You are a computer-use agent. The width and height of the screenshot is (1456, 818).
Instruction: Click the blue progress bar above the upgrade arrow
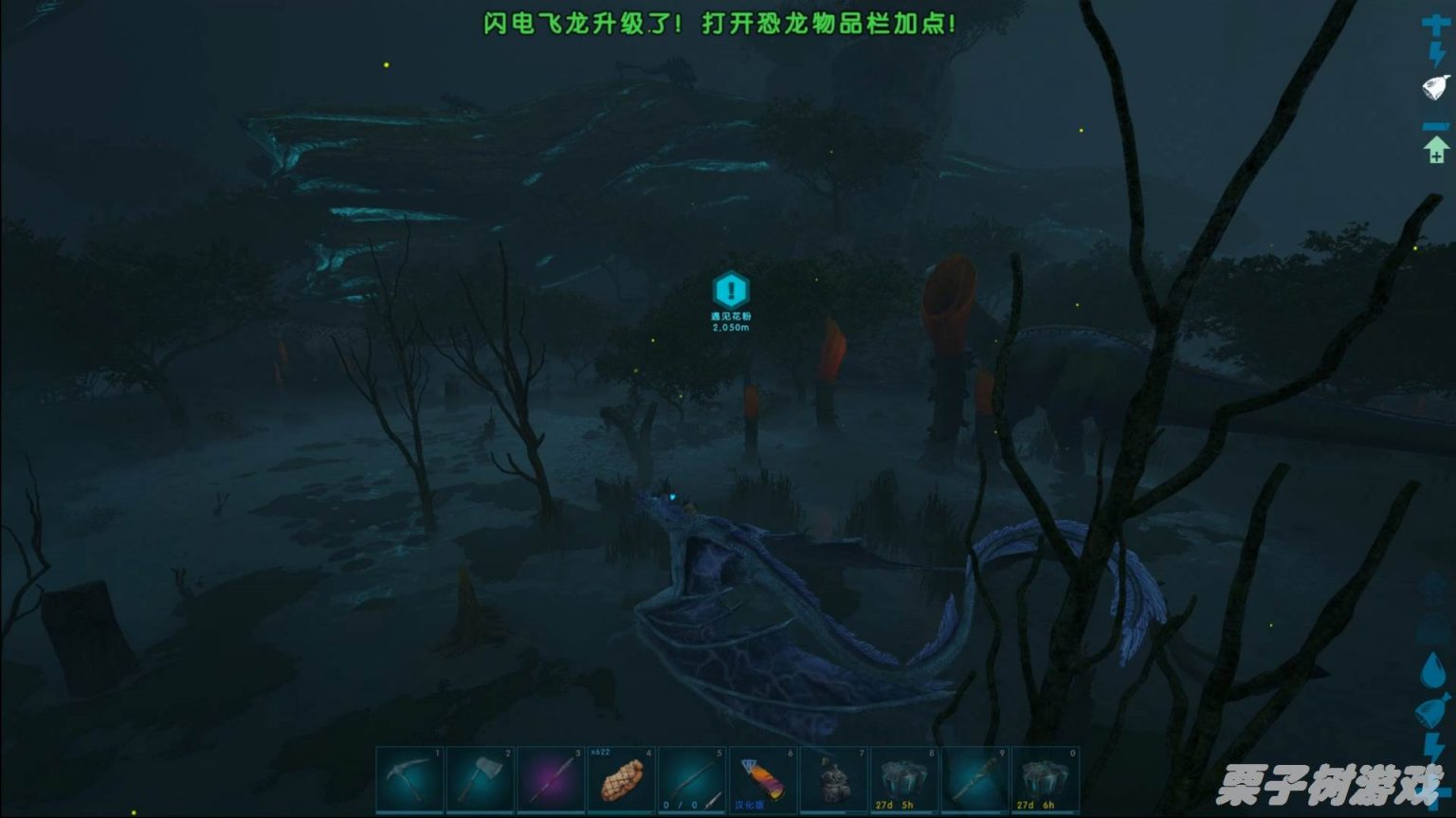(x=1436, y=127)
